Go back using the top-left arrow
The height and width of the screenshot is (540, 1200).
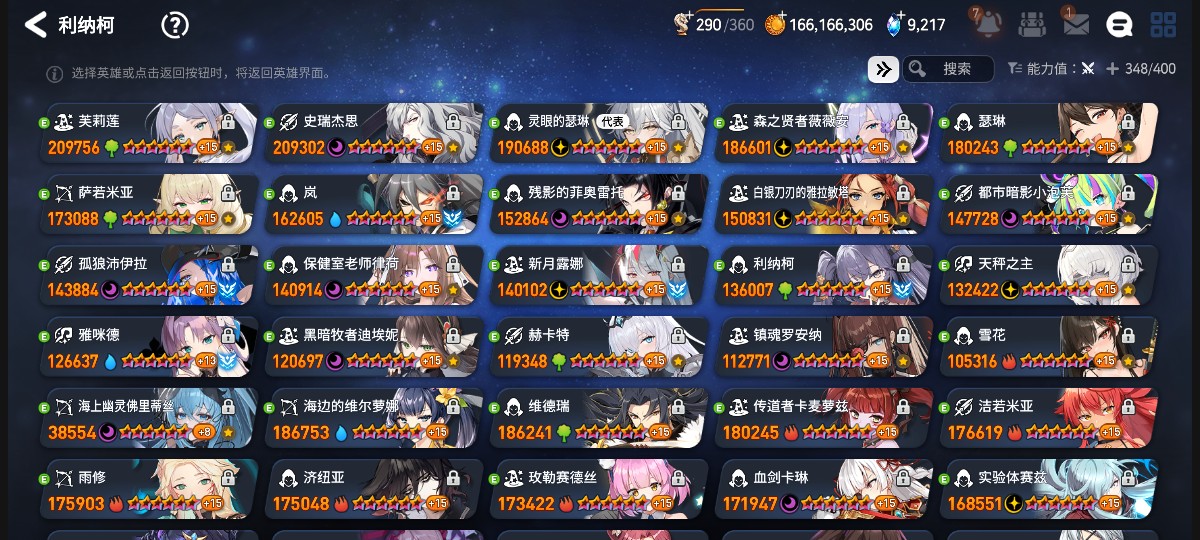coord(36,25)
